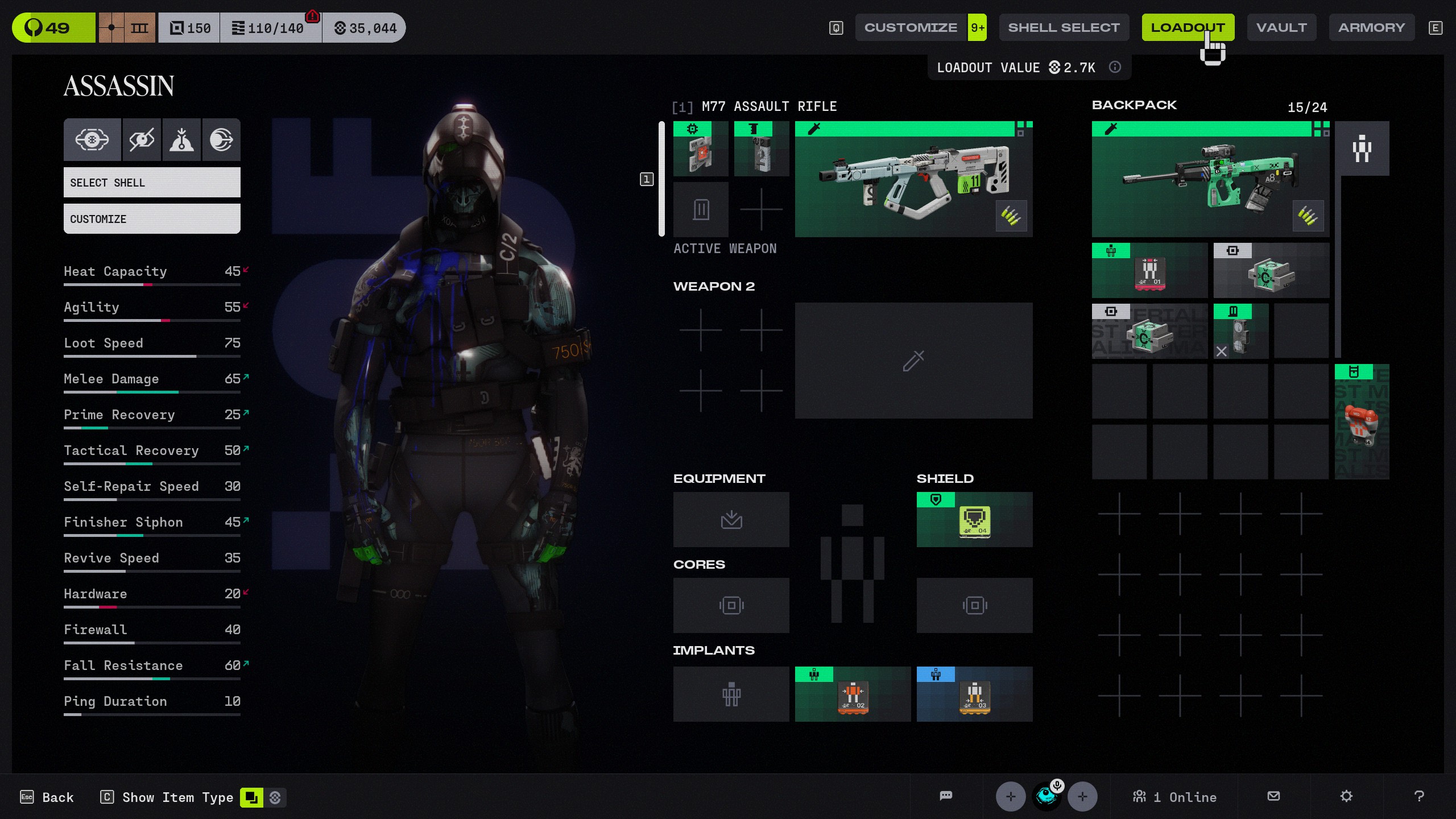Select the Loadout tab

pos(1188,27)
